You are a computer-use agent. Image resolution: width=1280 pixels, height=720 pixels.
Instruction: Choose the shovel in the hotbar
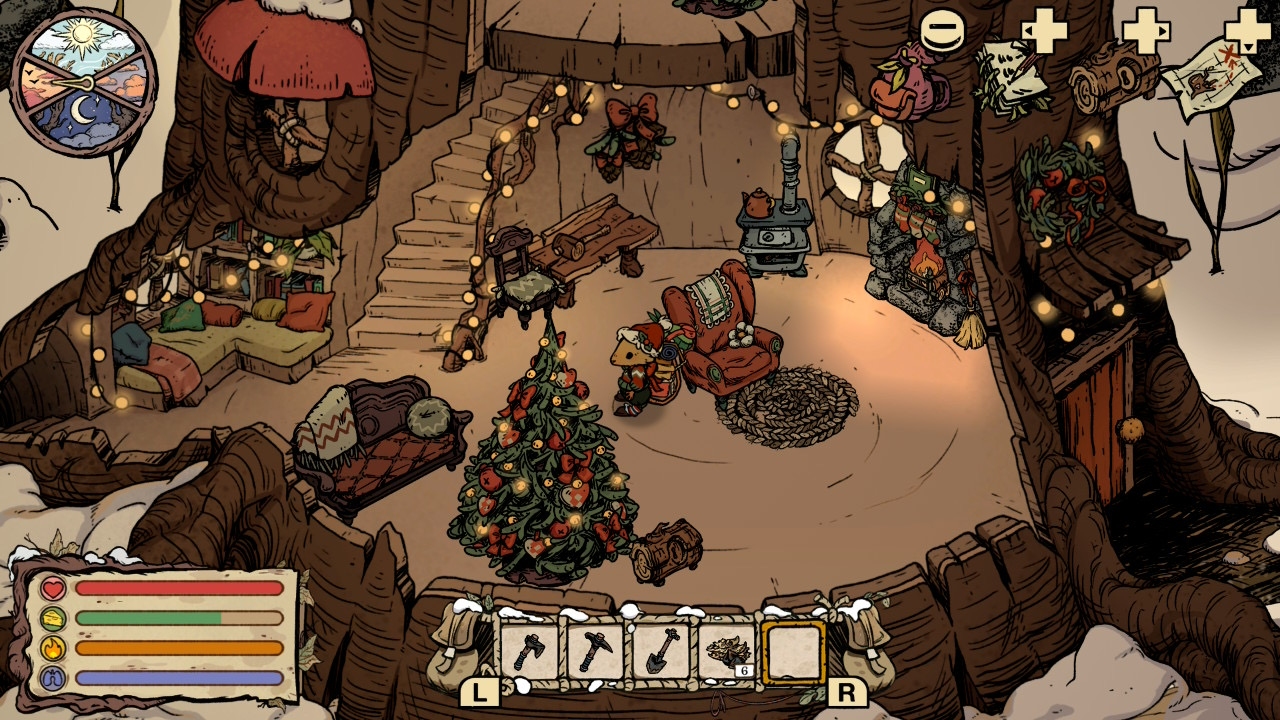[660, 652]
